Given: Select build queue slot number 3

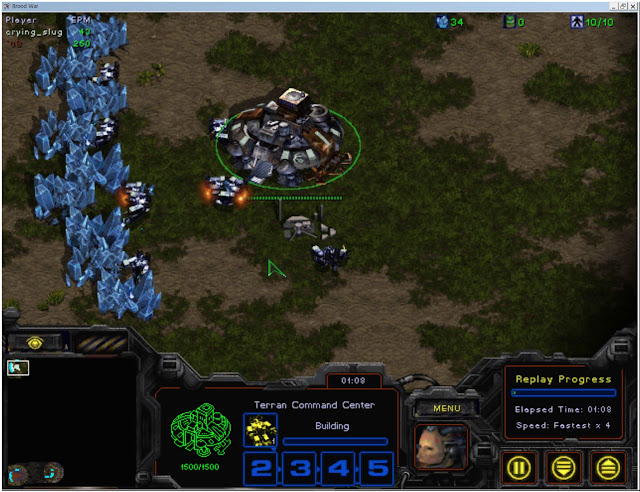Looking at the screenshot, I should click(x=298, y=467).
